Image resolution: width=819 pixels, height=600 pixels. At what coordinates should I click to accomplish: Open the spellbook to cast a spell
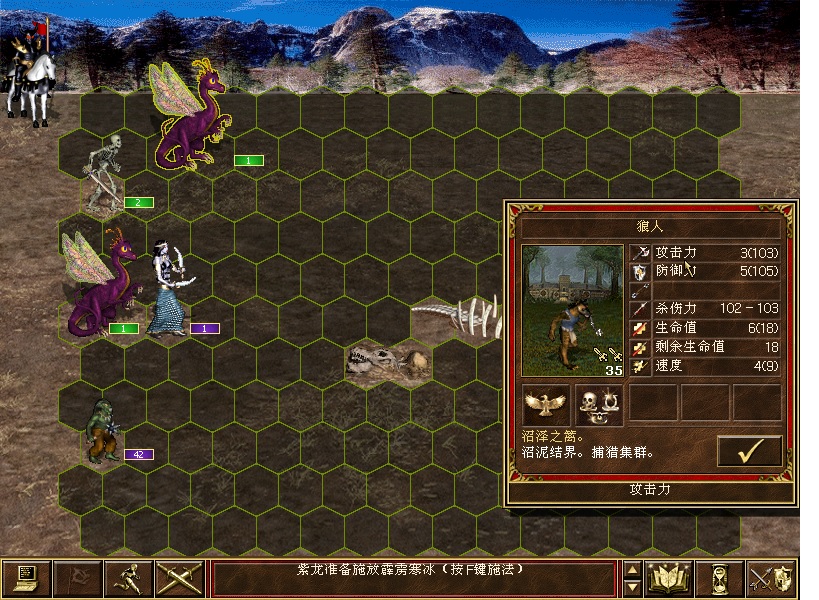(x=668, y=578)
